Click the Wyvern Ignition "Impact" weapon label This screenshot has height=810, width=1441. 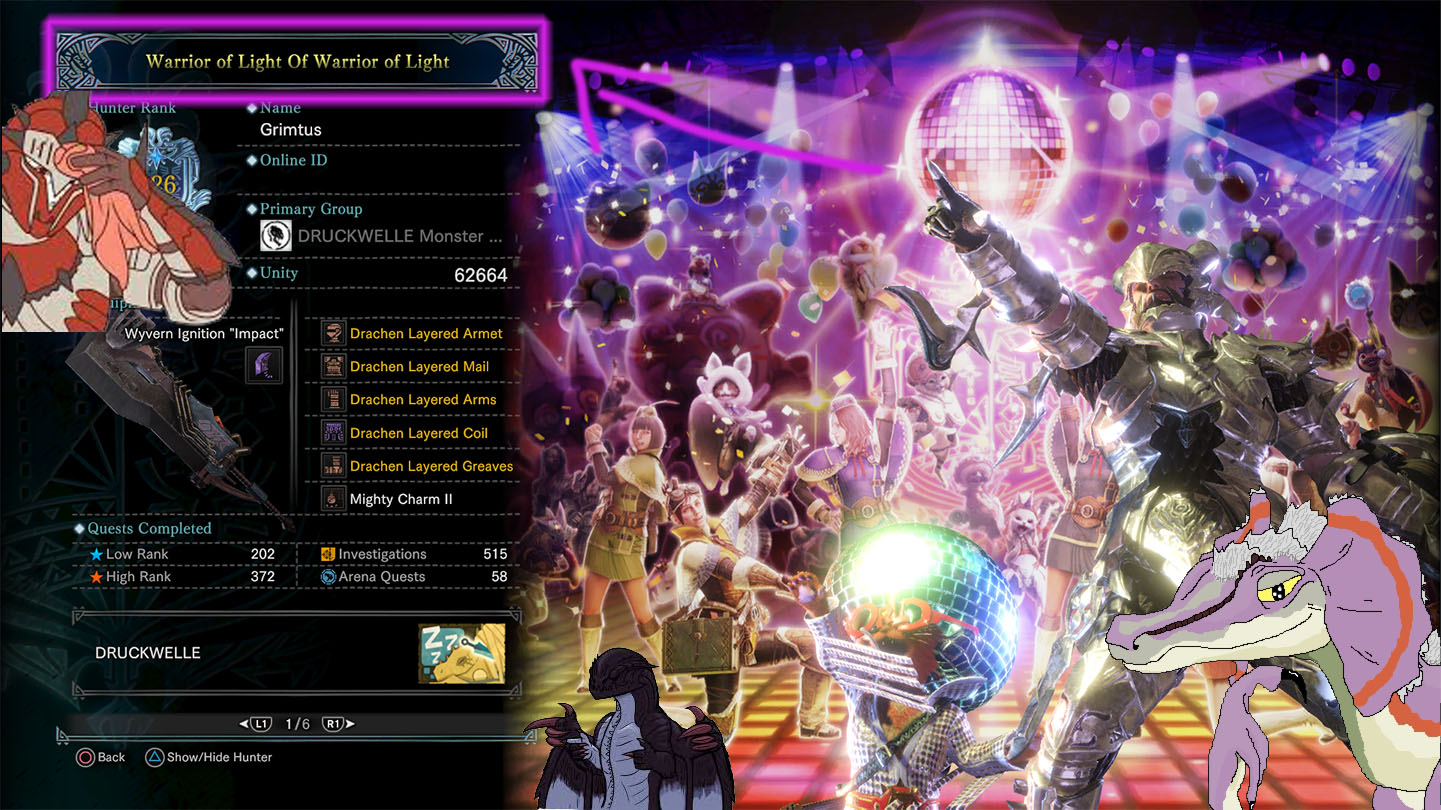tap(204, 333)
